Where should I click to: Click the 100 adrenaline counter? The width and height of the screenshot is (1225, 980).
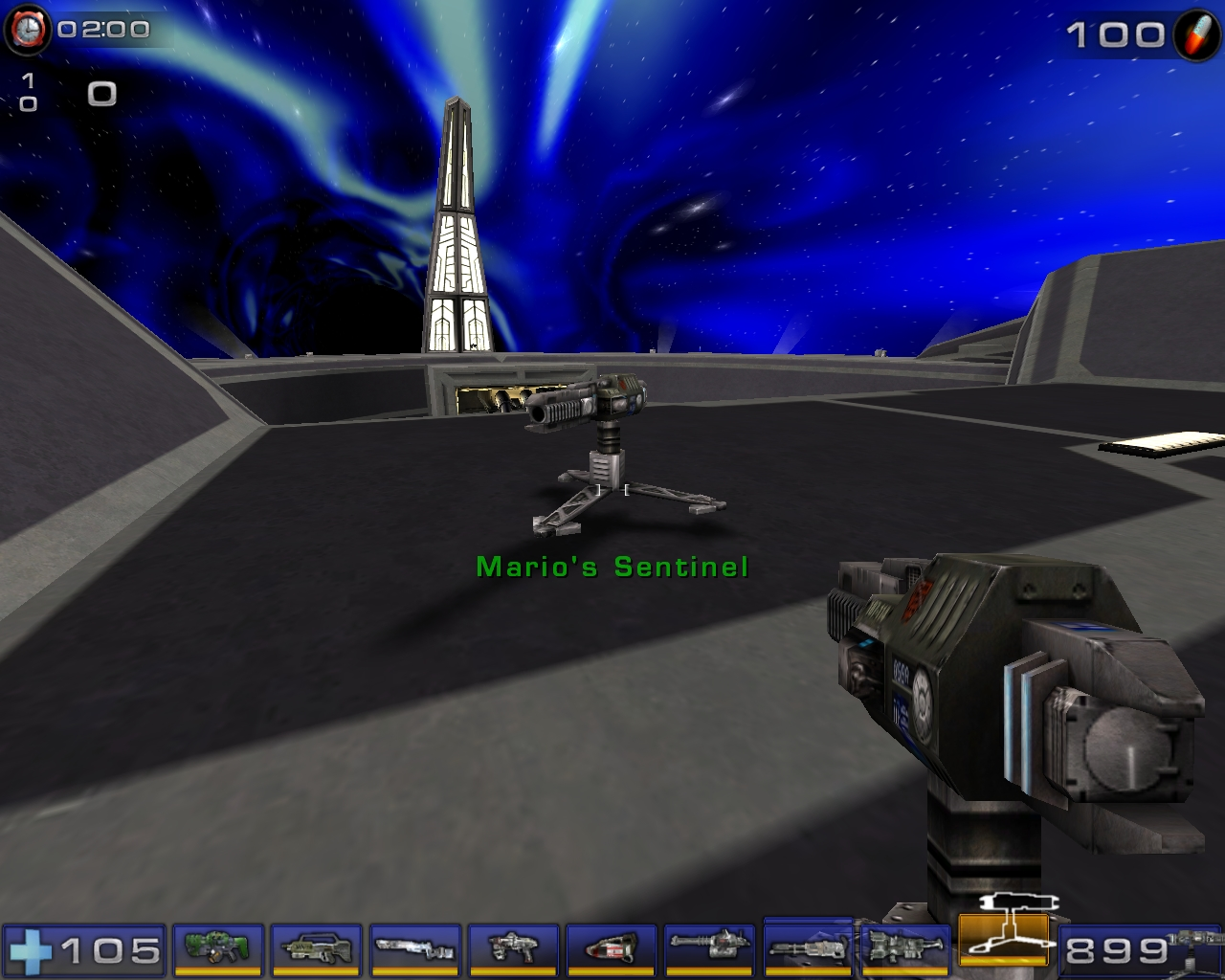tap(1116, 36)
